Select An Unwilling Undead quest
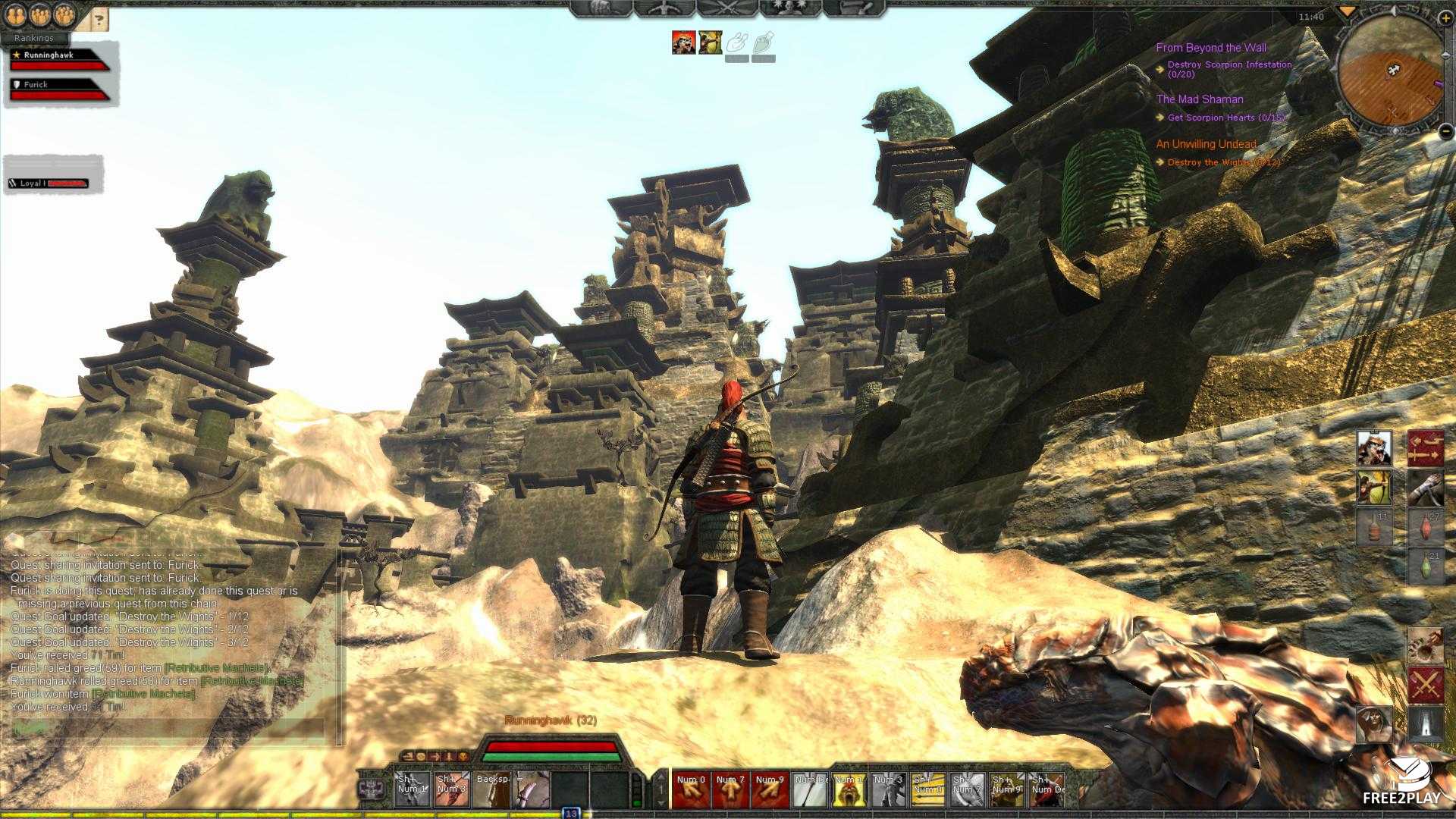The height and width of the screenshot is (819, 1456). (x=1206, y=144)
